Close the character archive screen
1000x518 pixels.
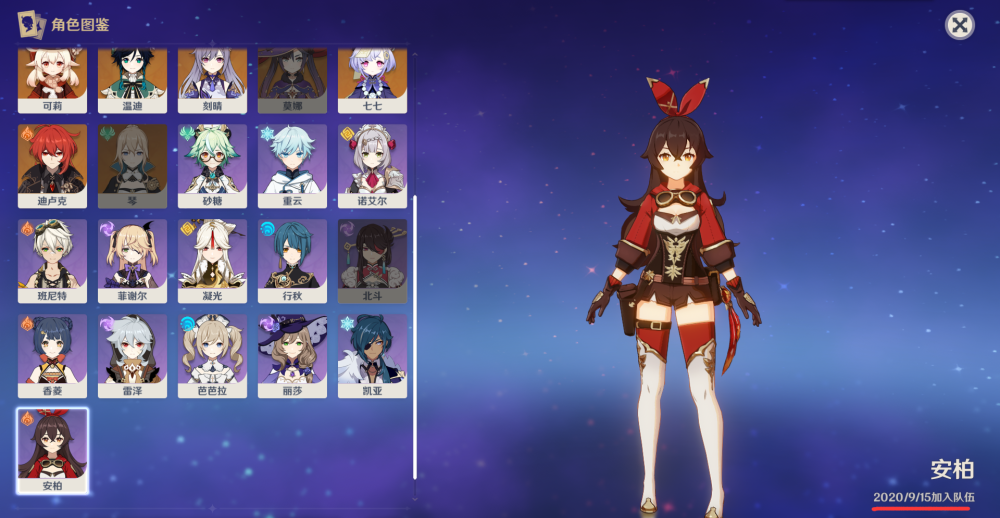959,26
